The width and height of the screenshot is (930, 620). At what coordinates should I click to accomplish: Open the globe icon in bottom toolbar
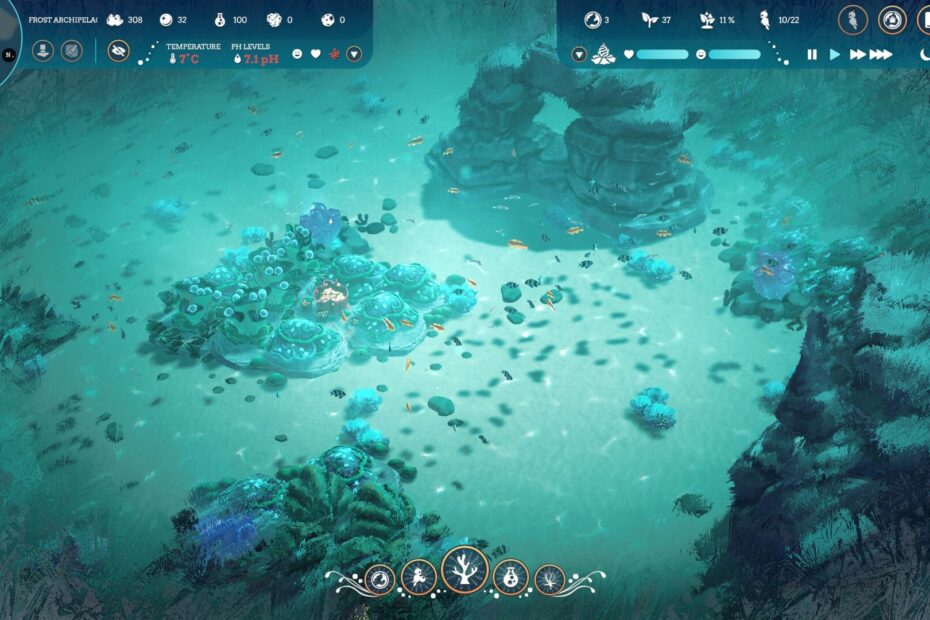tap(380, 578)
